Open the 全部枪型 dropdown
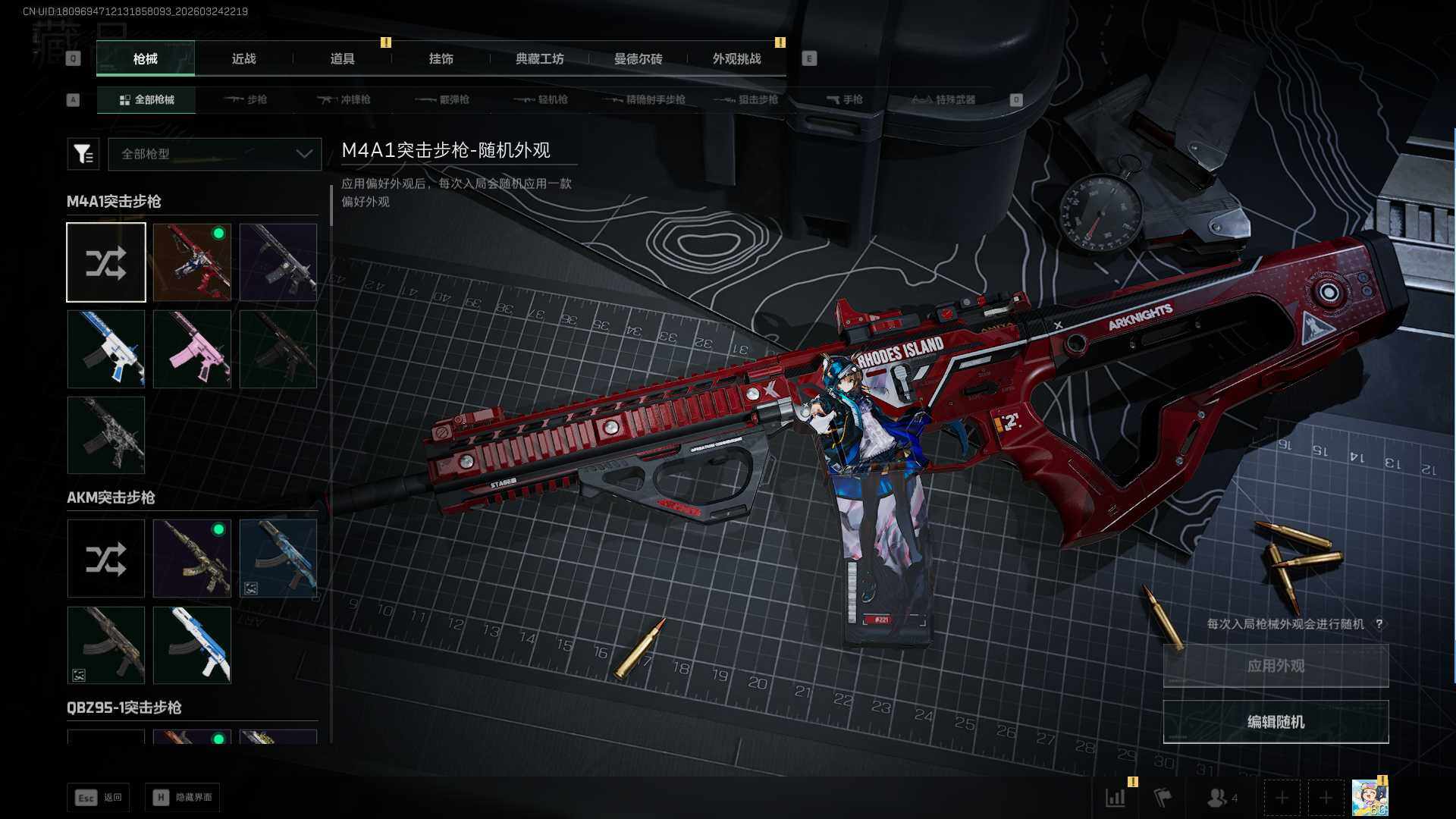Image resolution: width=1456 pixels, height=819 pixels. 215,154
